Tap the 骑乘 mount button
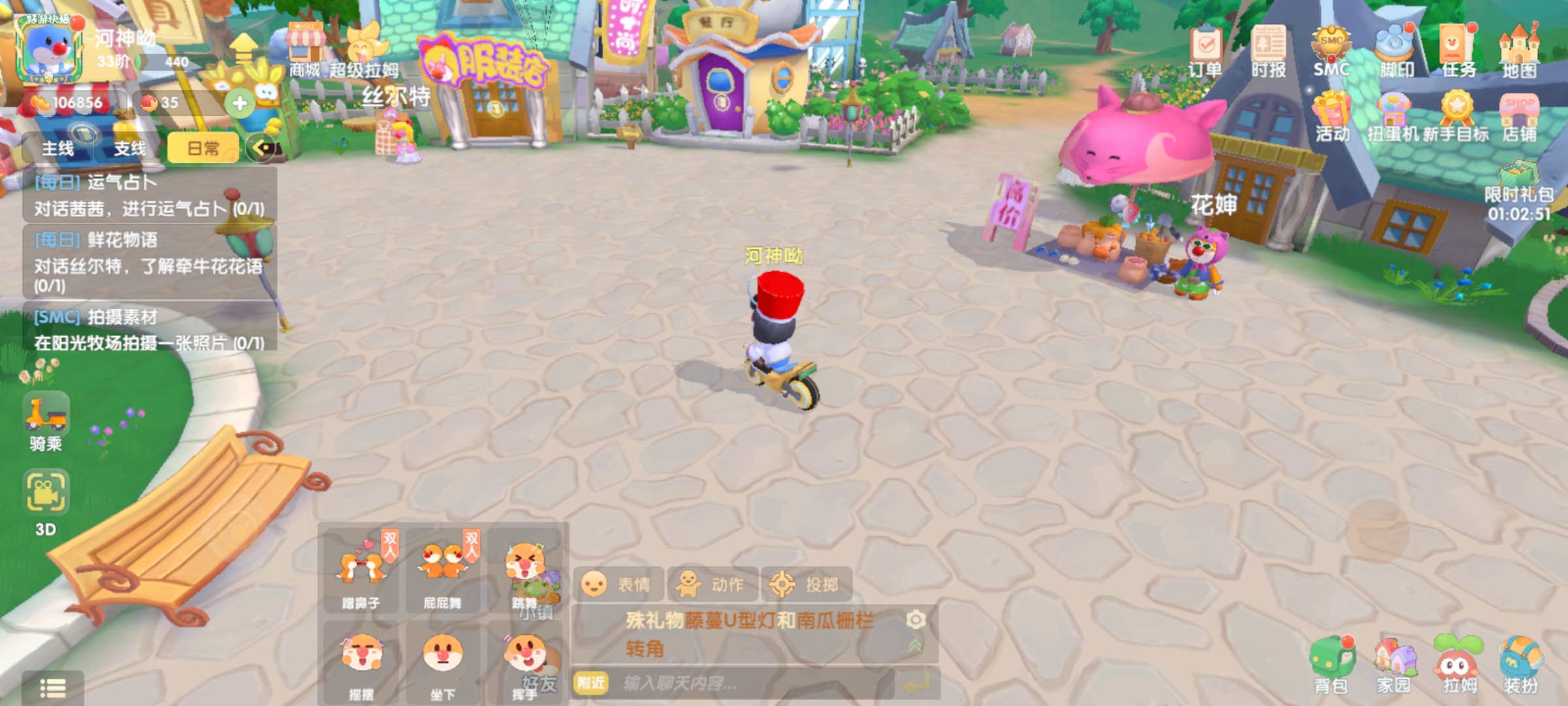Viewport: 1568px width, 706px height. pos(46,422)
